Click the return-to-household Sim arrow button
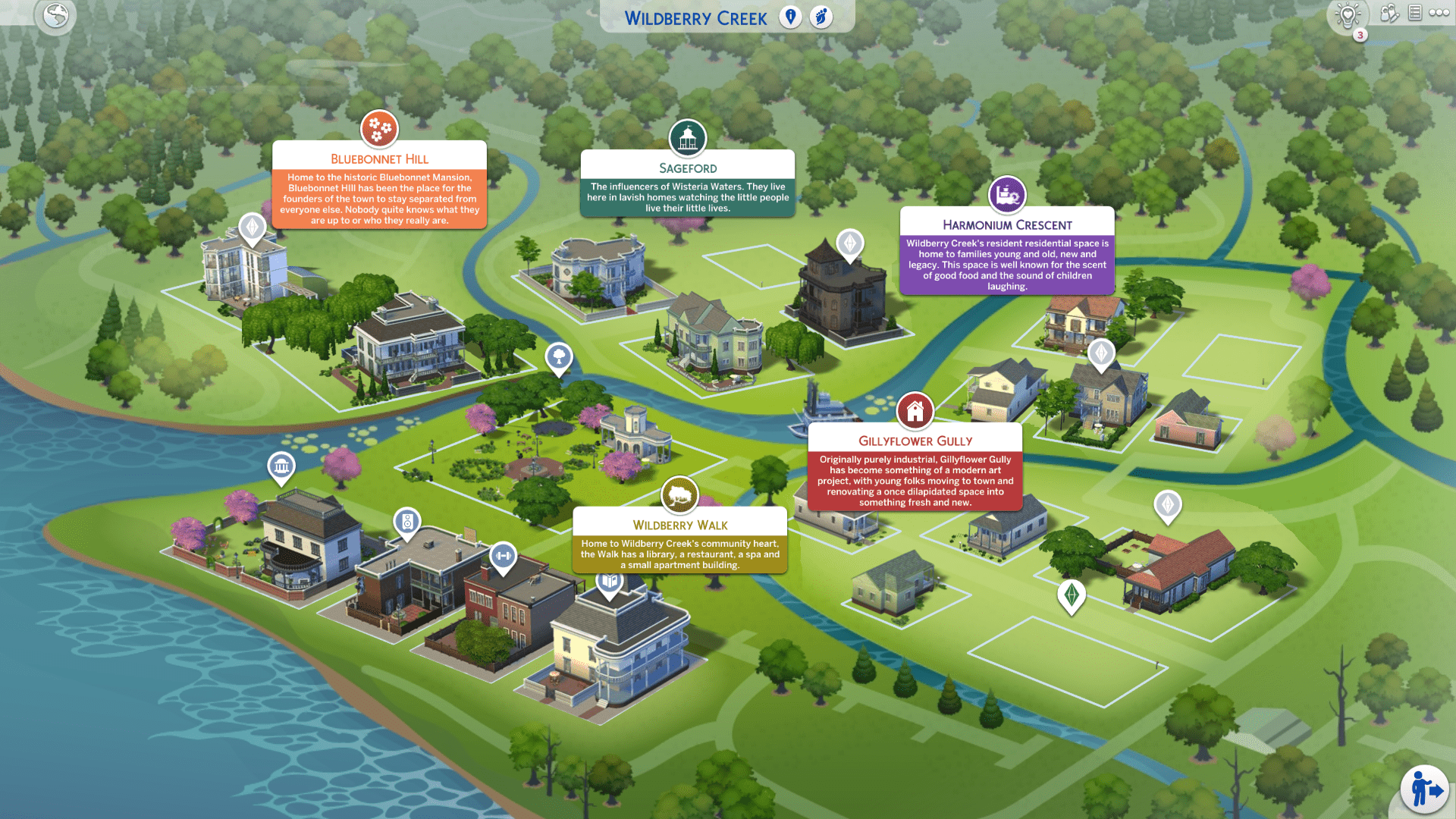This screenshot has height=819, width=1456. [1424, 789]
